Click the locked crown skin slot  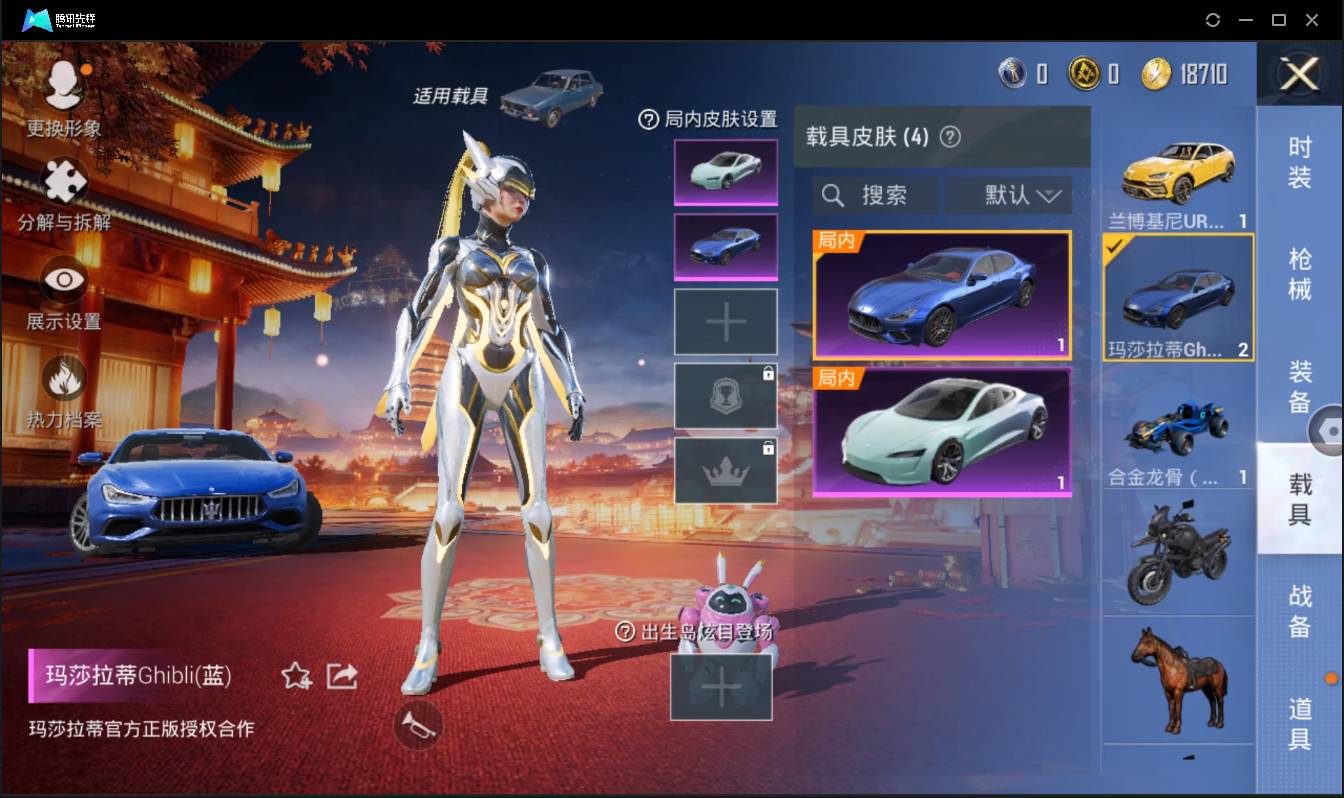(x=725, y=470)
